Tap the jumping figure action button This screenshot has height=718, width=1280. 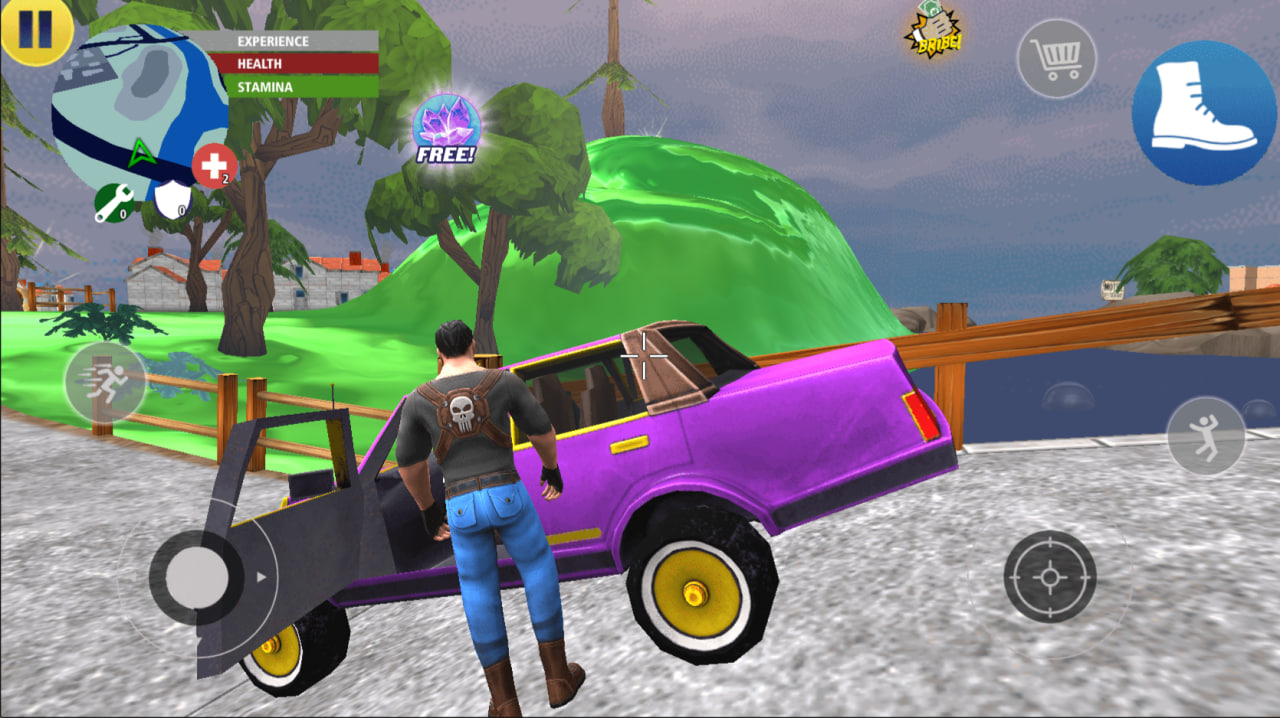(1205, 436)
